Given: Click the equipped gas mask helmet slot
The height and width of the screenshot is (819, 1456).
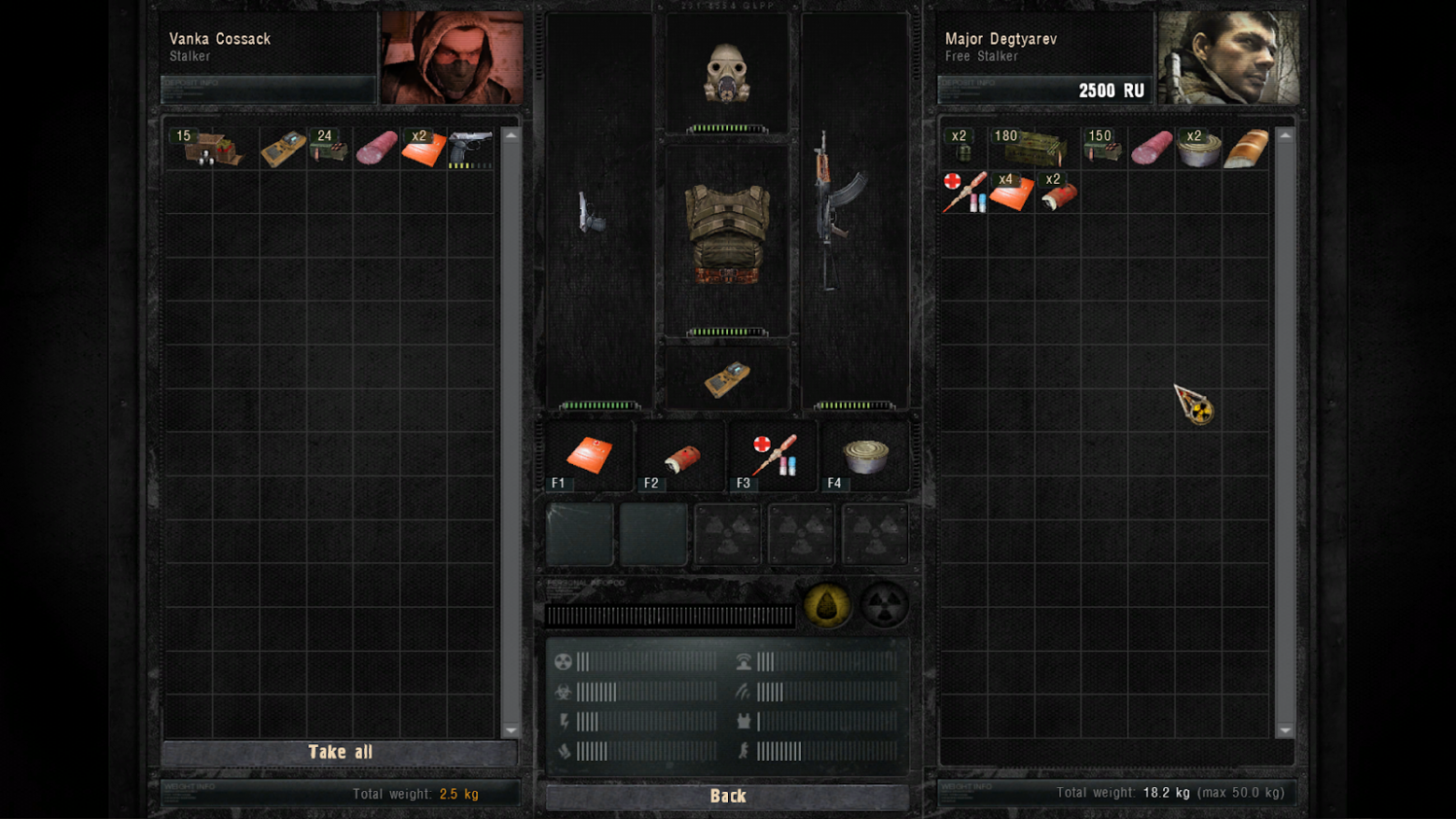Looking at the screenshot, I should point(726,73).
